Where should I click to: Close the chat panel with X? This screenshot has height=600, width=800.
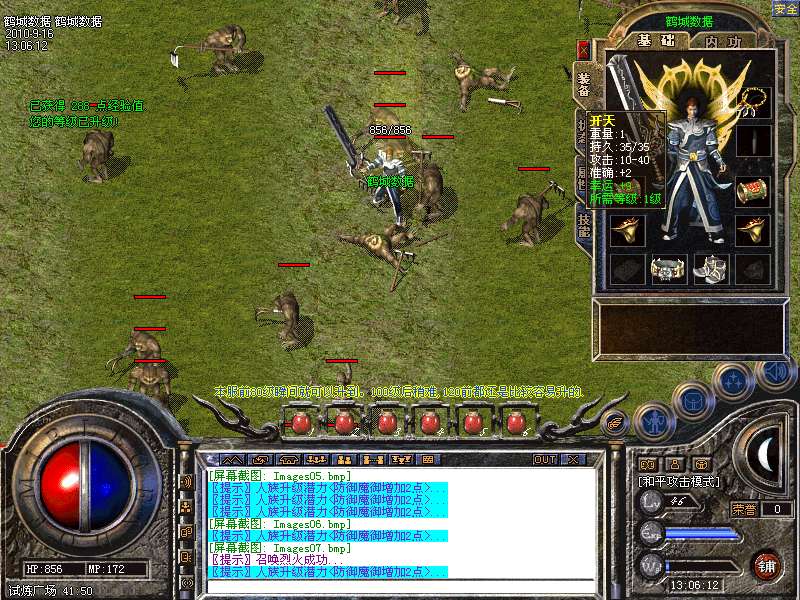(x=573, y=459)
